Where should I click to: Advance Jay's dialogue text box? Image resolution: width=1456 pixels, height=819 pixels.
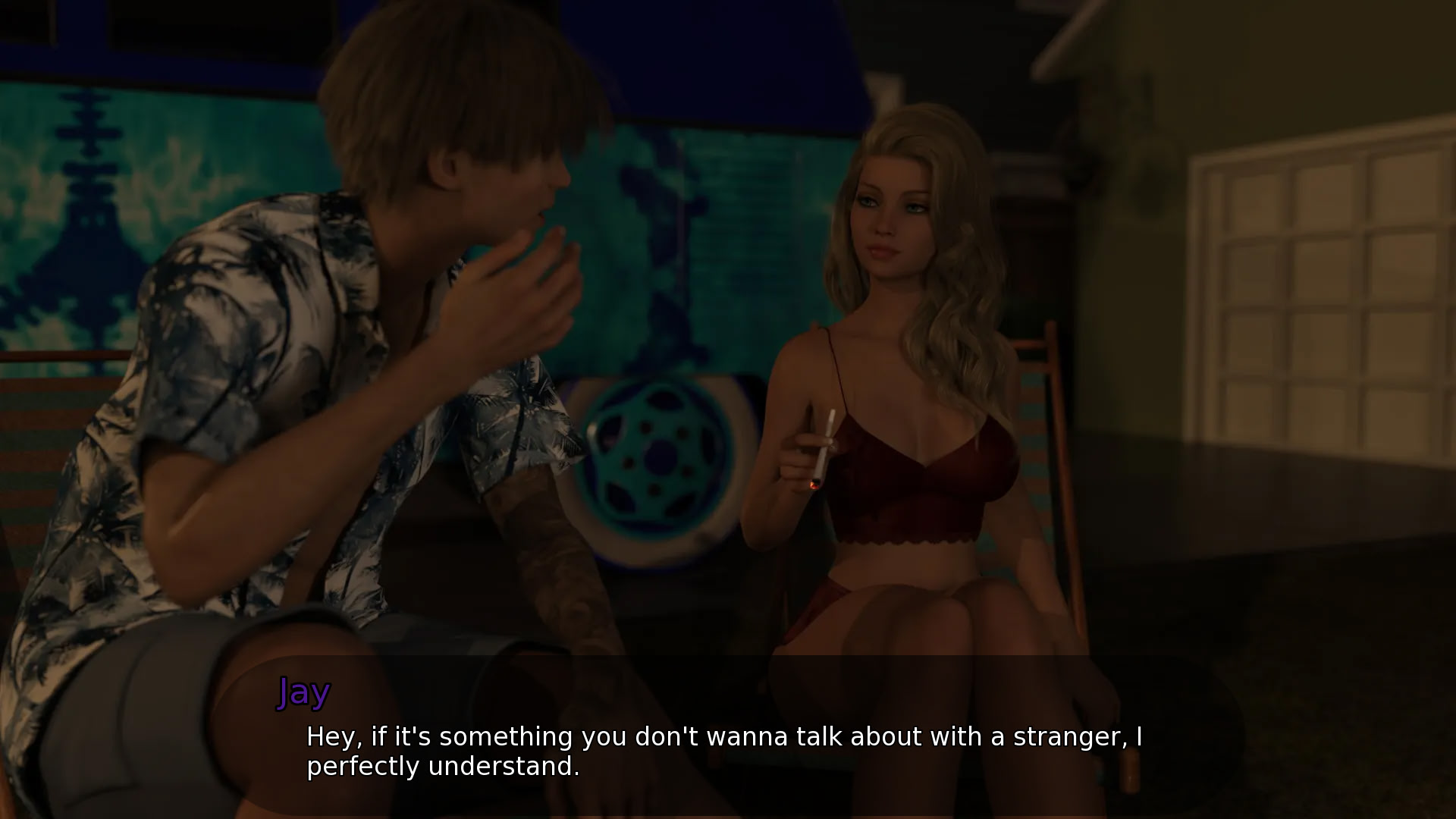click(724, 751)
